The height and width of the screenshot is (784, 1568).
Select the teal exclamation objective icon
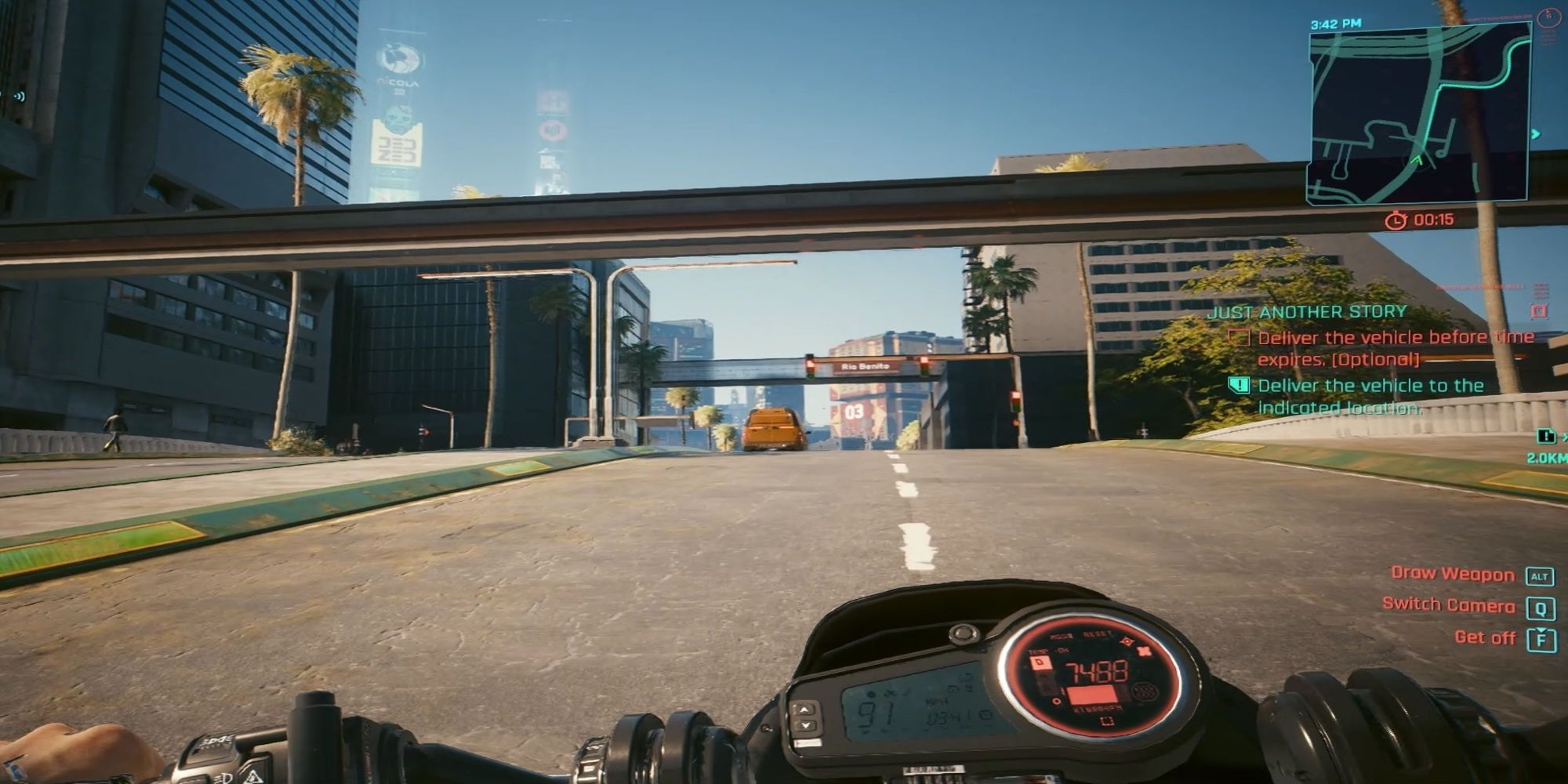1237,386
